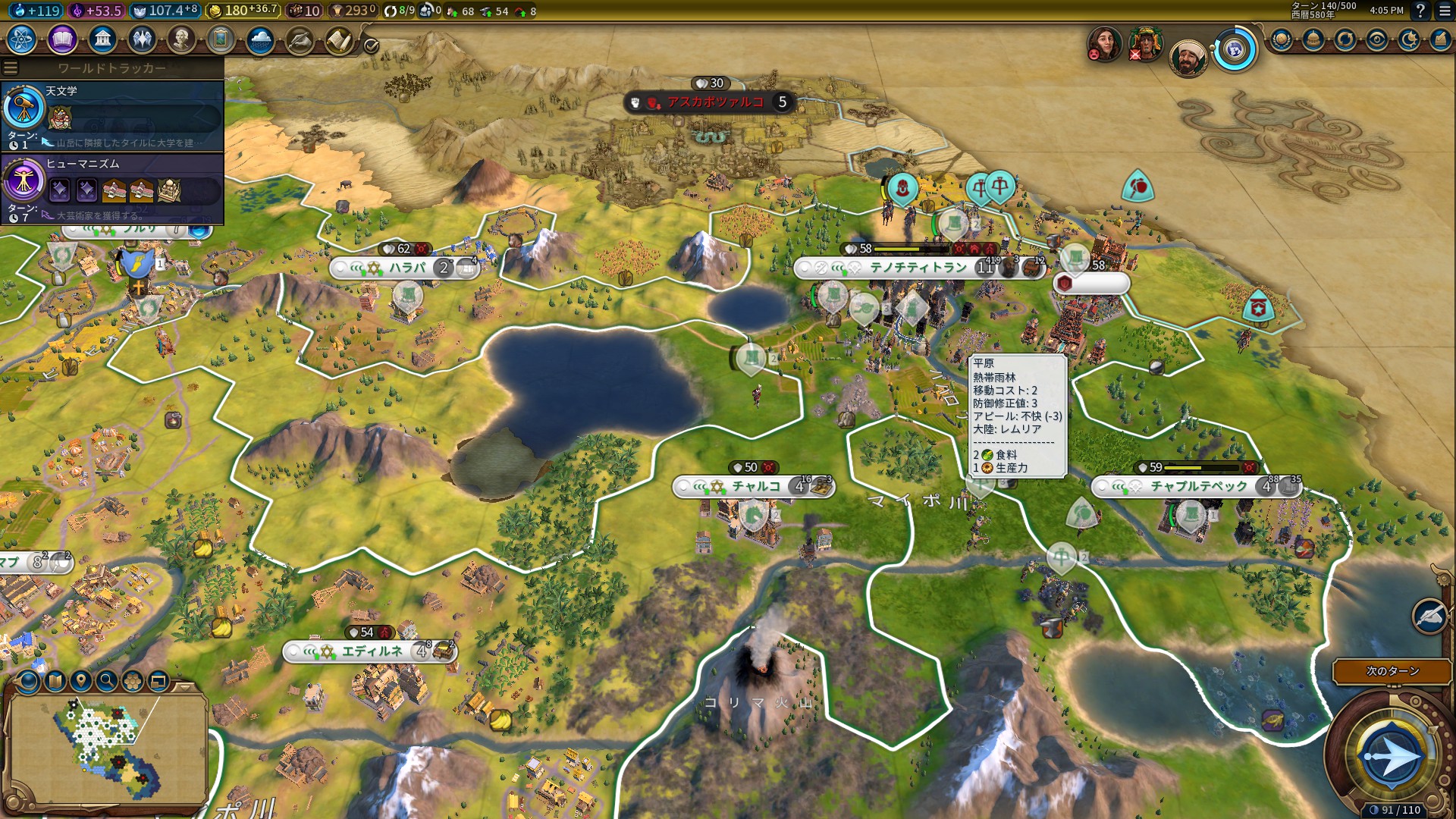
Task: Select the テノチティトラン city banner
Action: coord(918,268)
